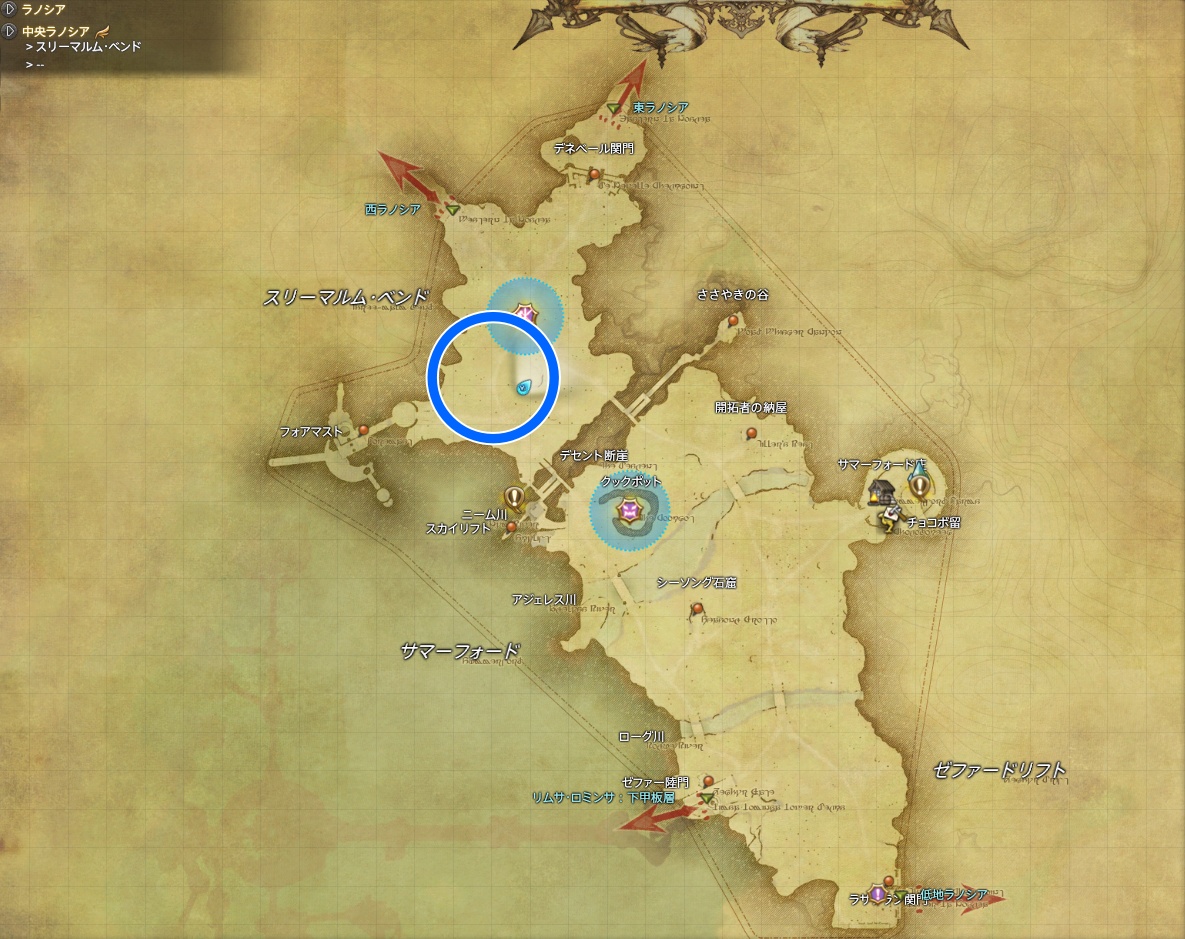Click the シーソング石窟 location pin
Viewport: 1185px width, 939px height.
coord(697,608)
